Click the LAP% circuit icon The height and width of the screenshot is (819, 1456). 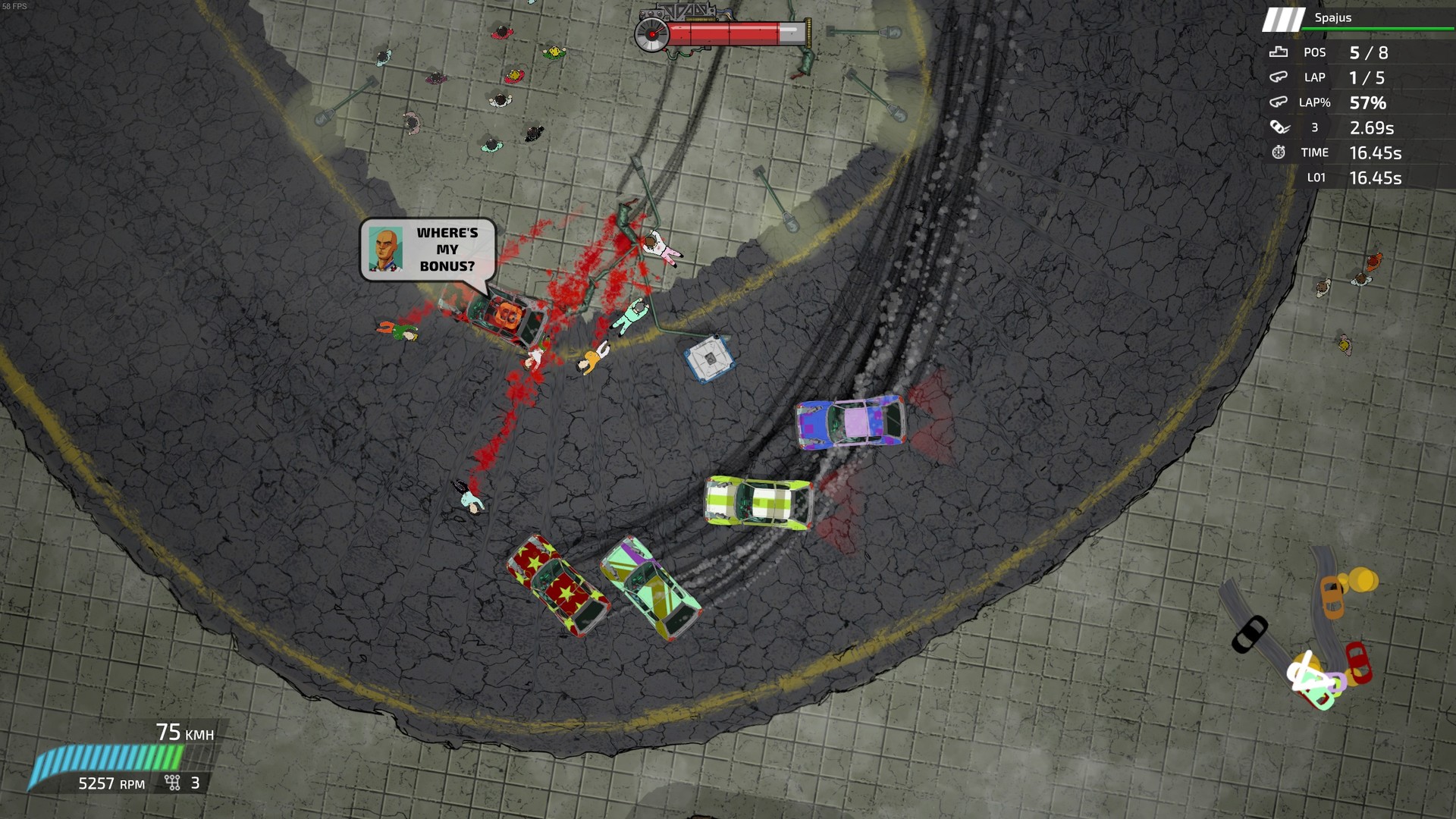(1278, 102)
